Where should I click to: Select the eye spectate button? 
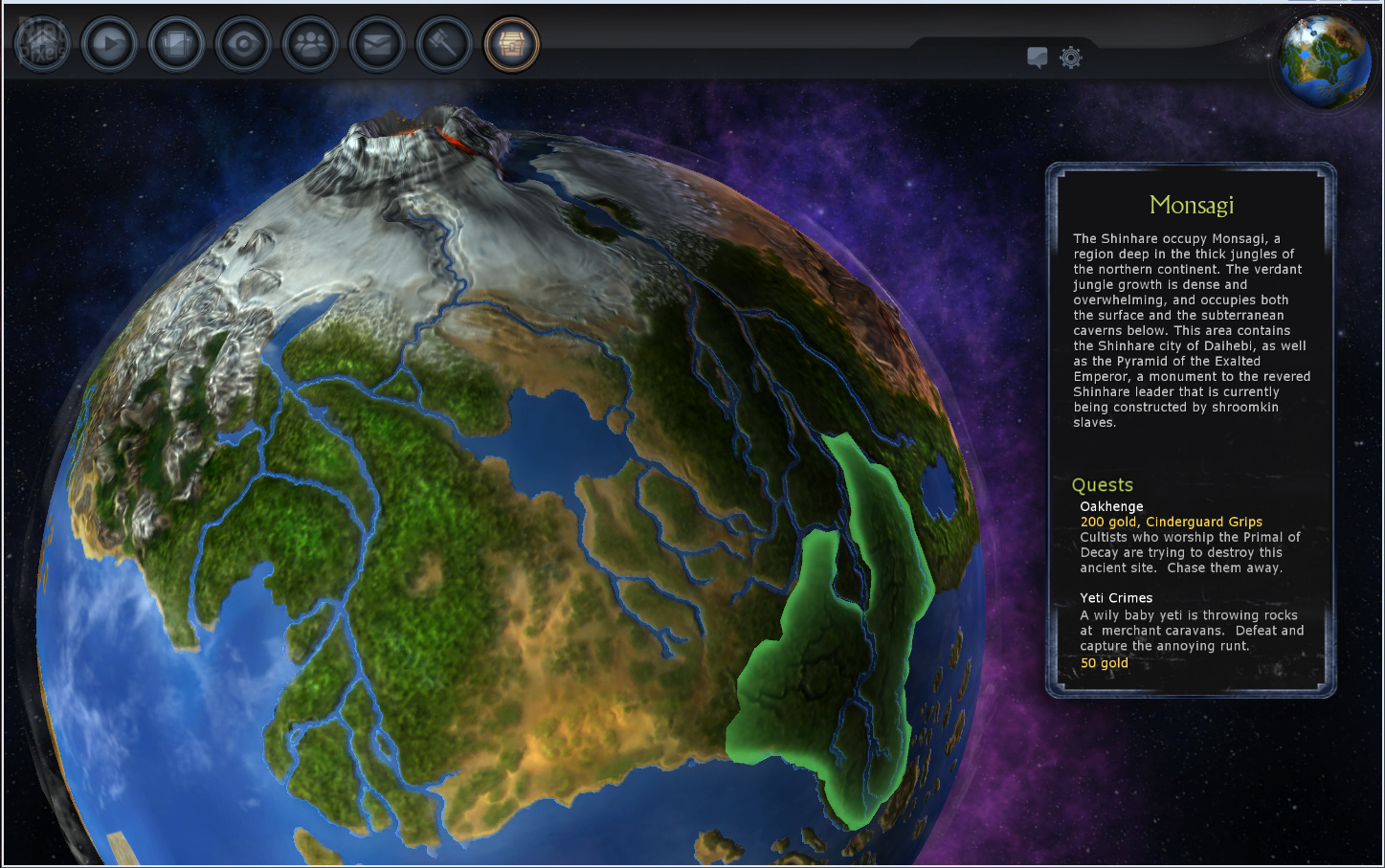pos(243,44)
